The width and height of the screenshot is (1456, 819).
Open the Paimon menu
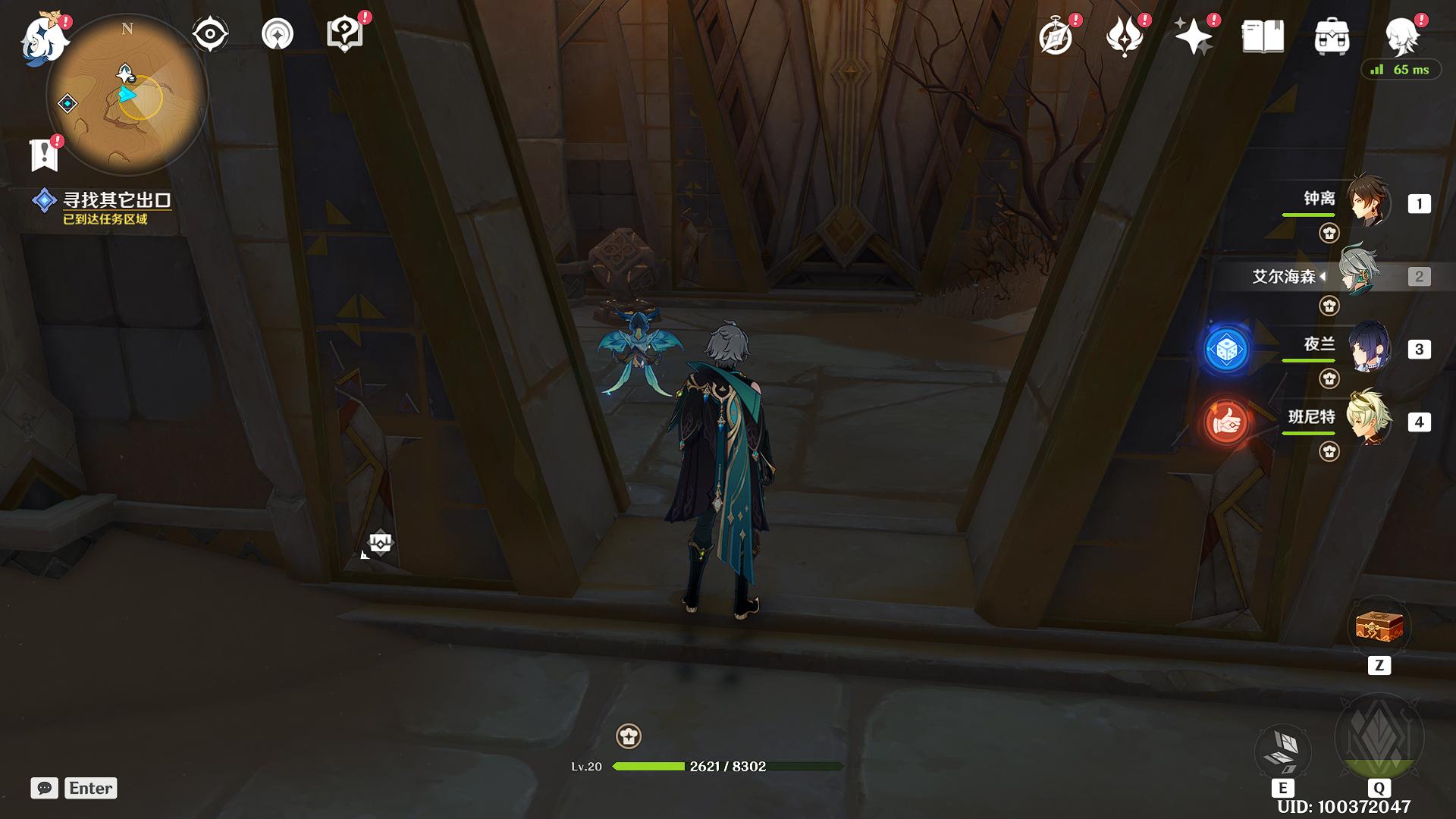click(44, 38)
